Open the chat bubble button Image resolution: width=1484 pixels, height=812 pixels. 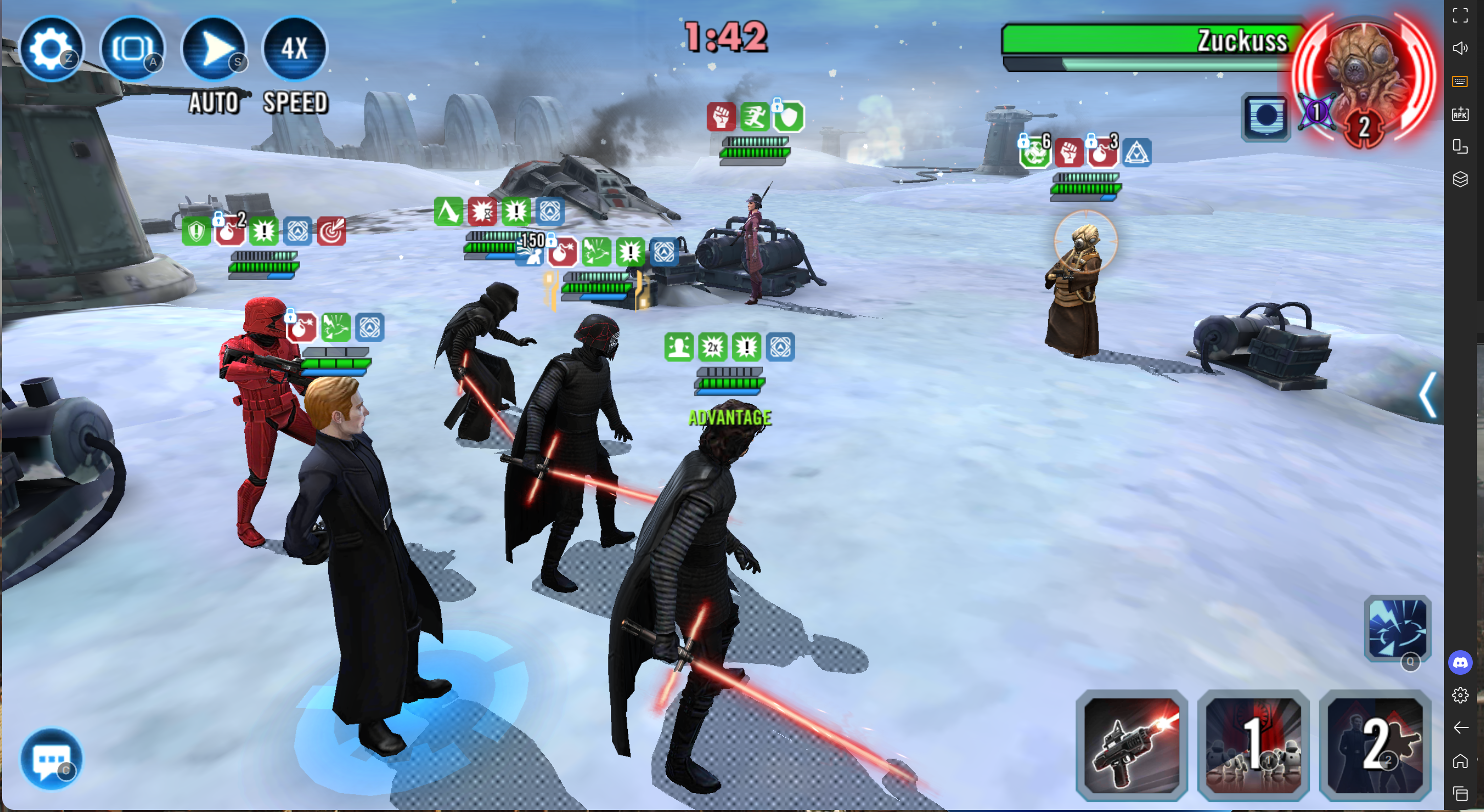51,759
